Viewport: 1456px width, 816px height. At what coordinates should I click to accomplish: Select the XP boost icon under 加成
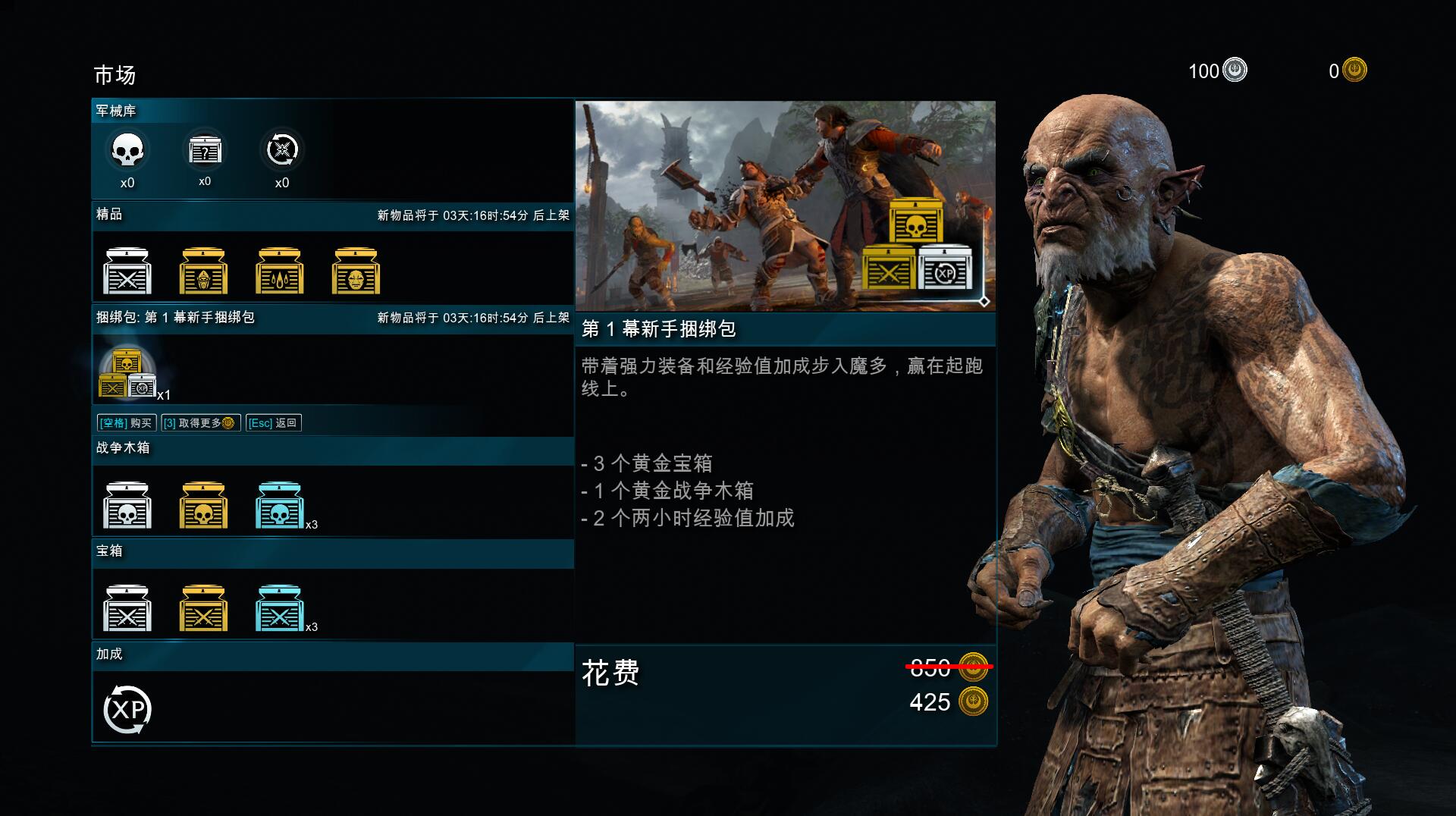(x=127, y=710)
